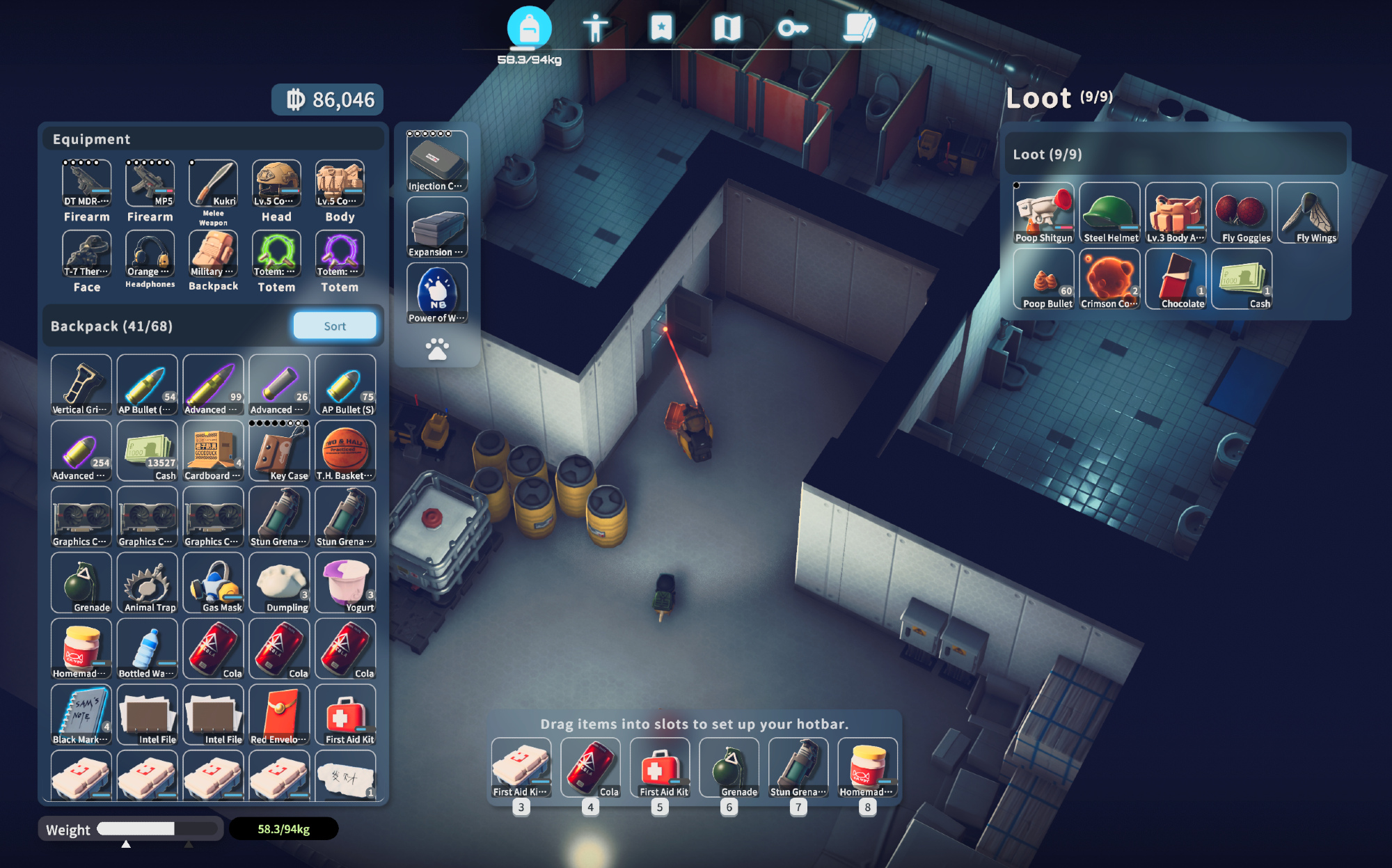
Task: Open the notes journal tab
Action: (859, 29)
